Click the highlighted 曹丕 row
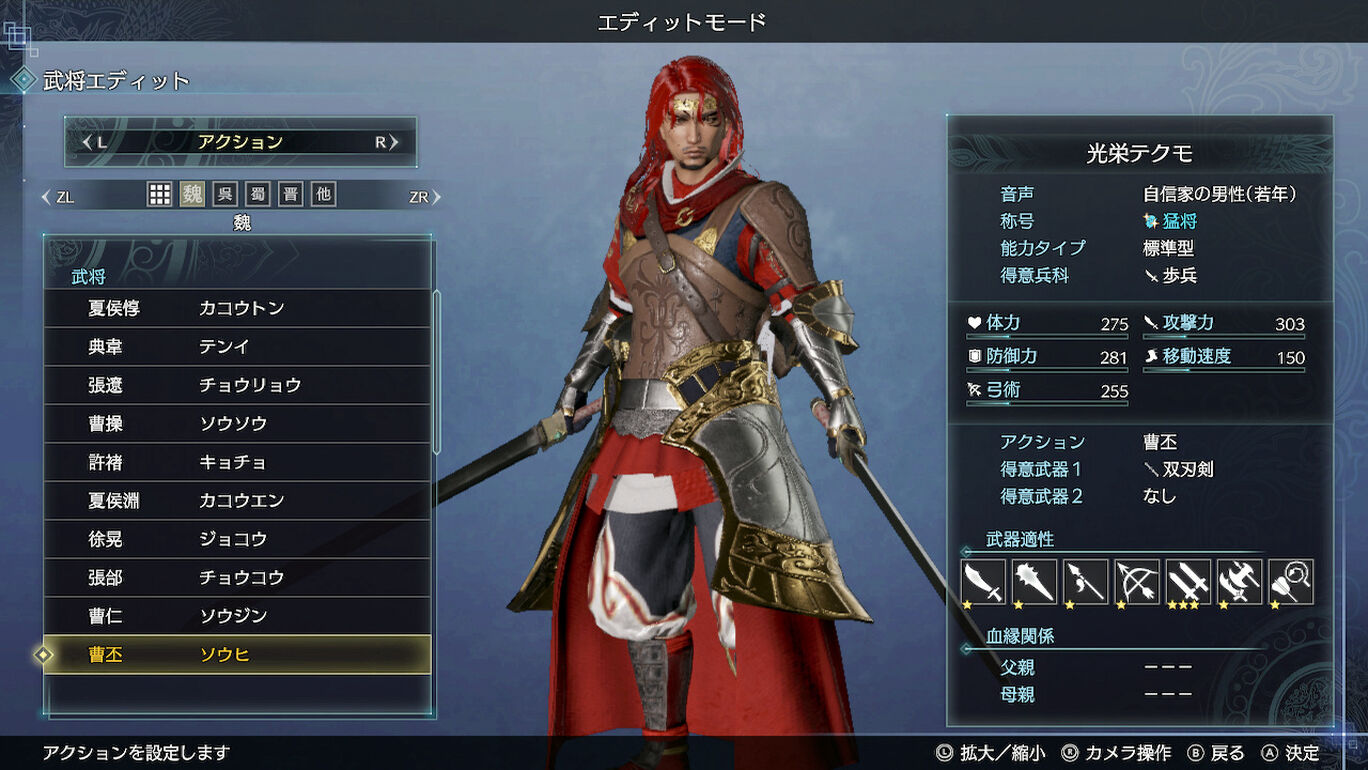 pyautogui.click(x=238, y=655)
